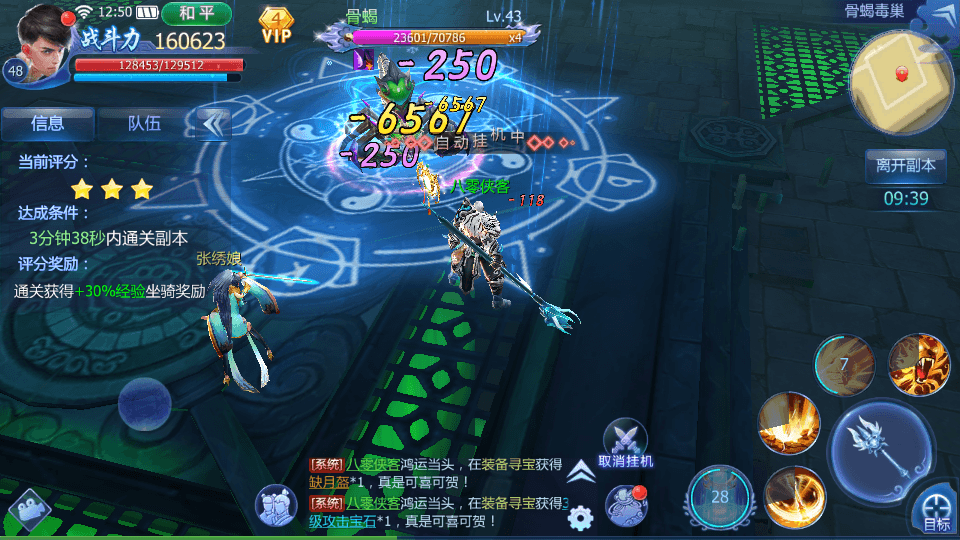This screenshot has height=540, width=960.
Task: Activate the roaring tiger skill
Action: (917, 363)
